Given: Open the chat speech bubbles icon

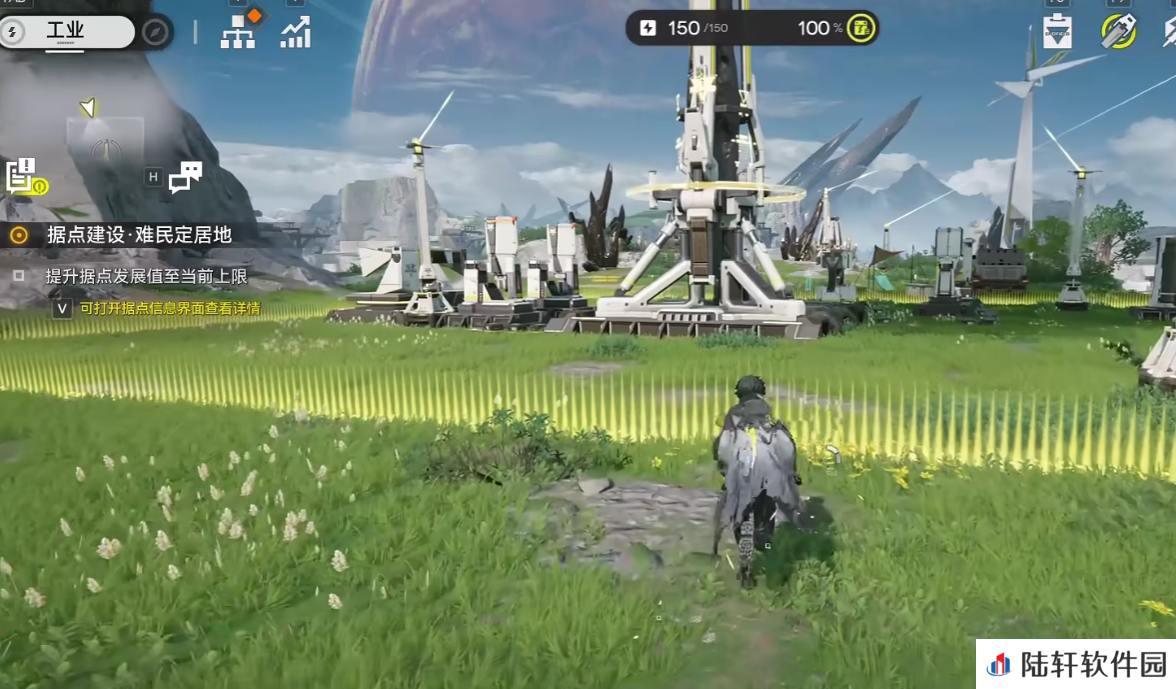Looking at the screenshot, I should coord(185,177).
